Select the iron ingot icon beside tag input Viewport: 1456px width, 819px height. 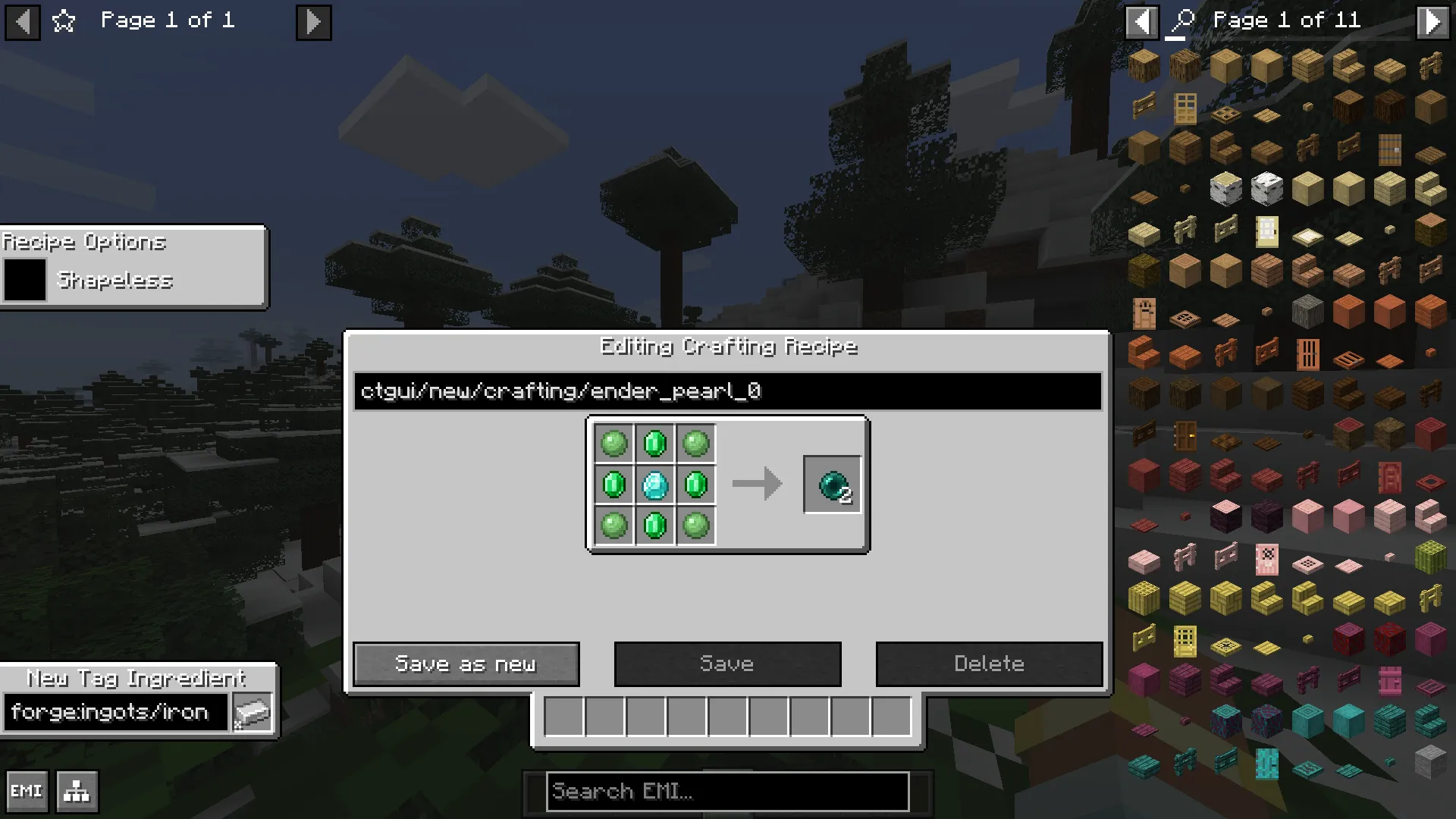[253, 711]
